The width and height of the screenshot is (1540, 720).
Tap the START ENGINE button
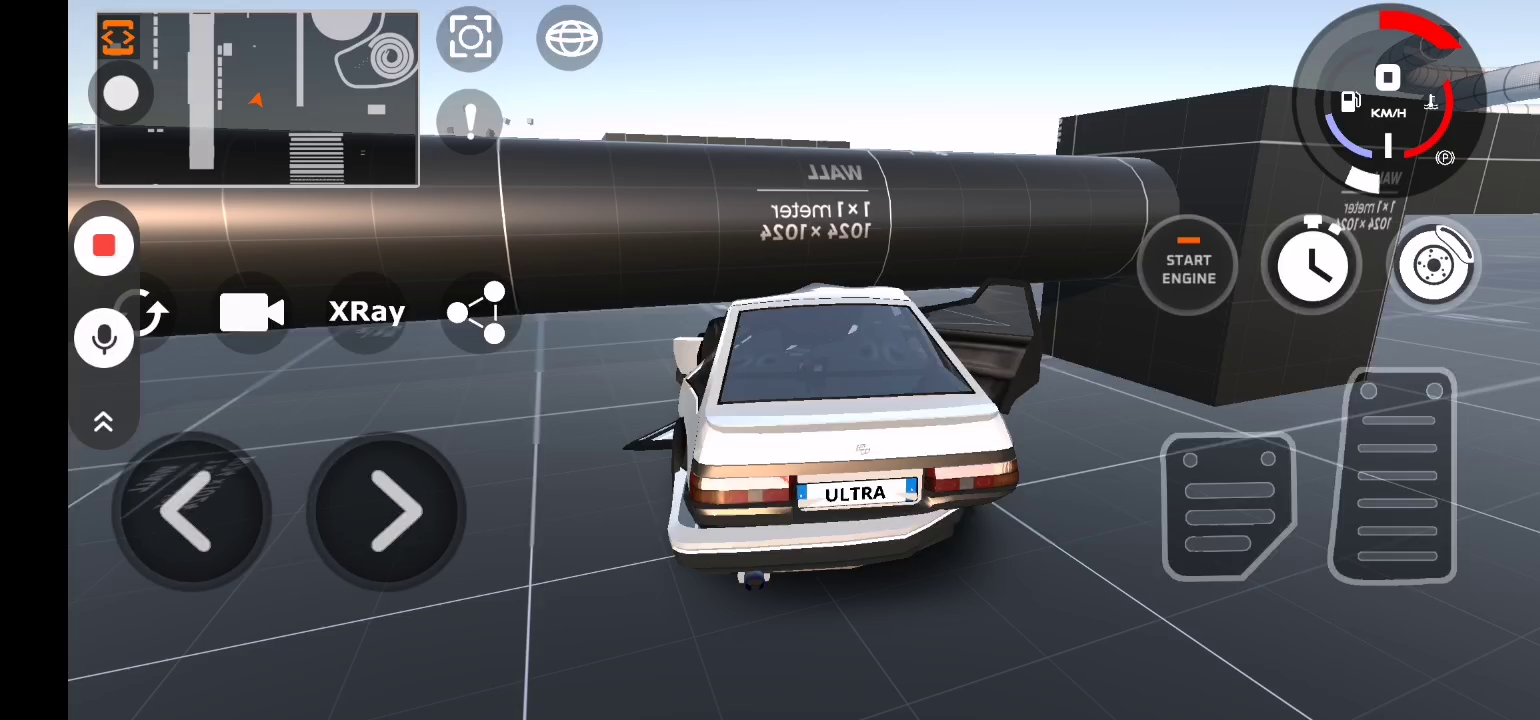click(1188, 266)
